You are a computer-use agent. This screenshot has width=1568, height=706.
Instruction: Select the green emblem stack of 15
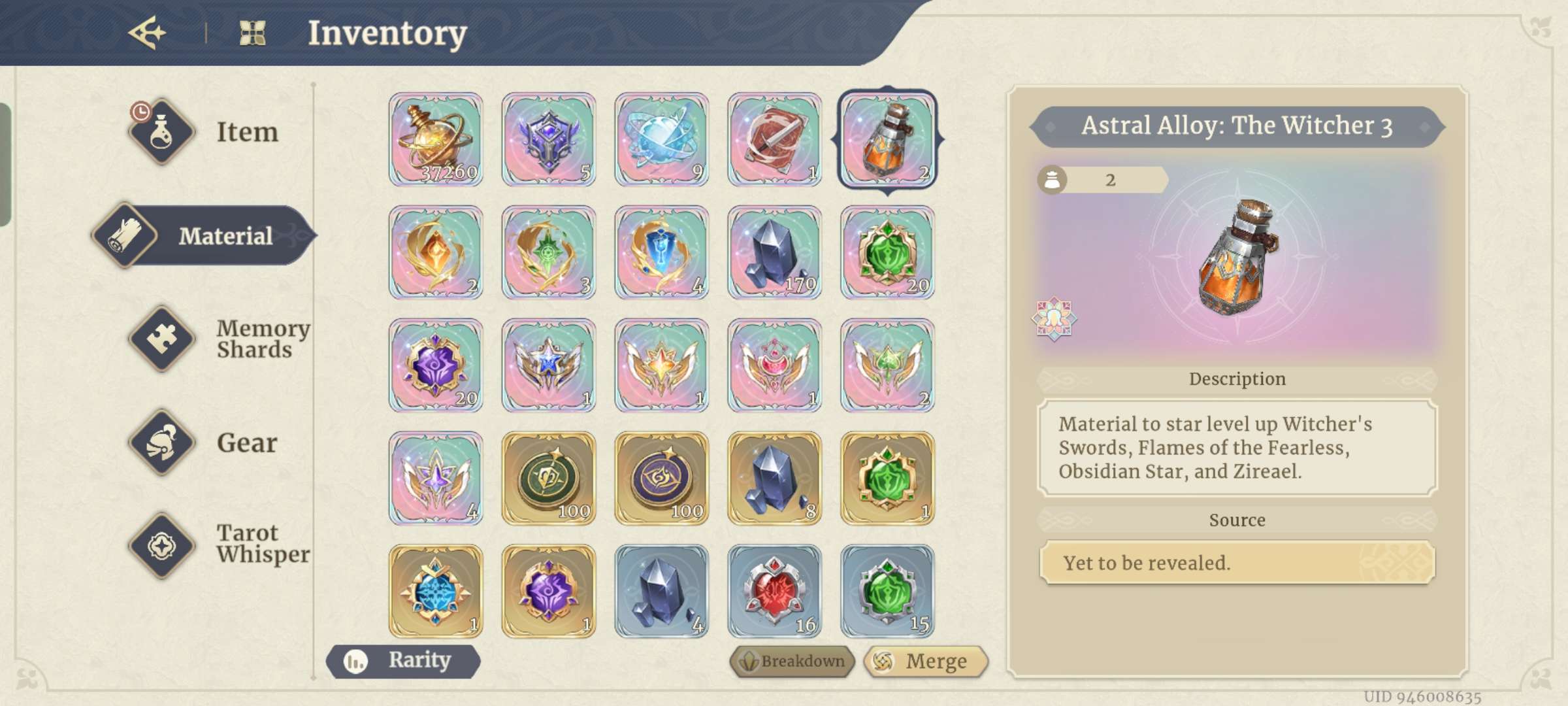tap(887, 592)
